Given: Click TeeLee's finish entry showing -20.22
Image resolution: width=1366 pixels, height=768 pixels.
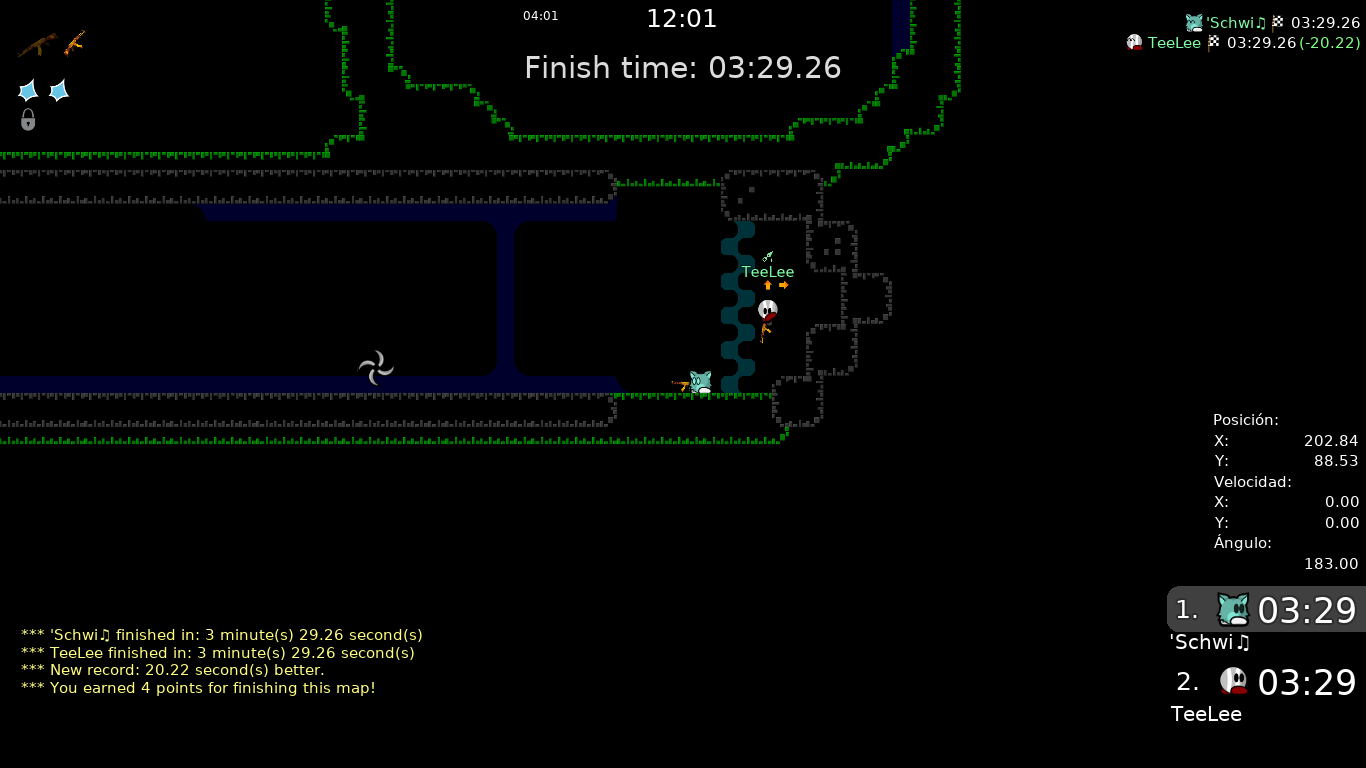Looking at the screenshot, I should click(x=1244, y=43).
